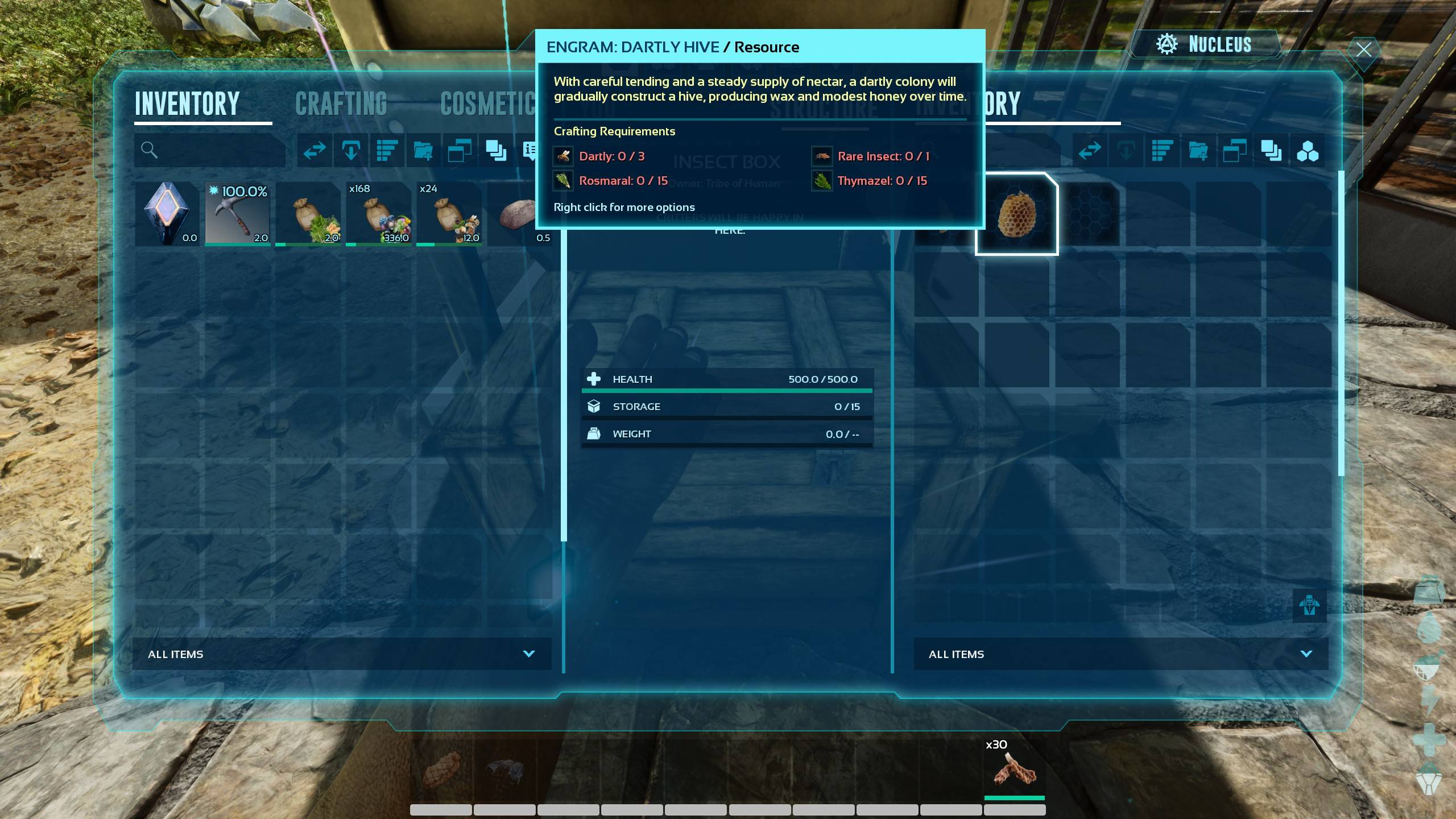Click the player inventory transfer-all arrows button
This screenshot has height=819, width=1456.
(x=315, y=151)
